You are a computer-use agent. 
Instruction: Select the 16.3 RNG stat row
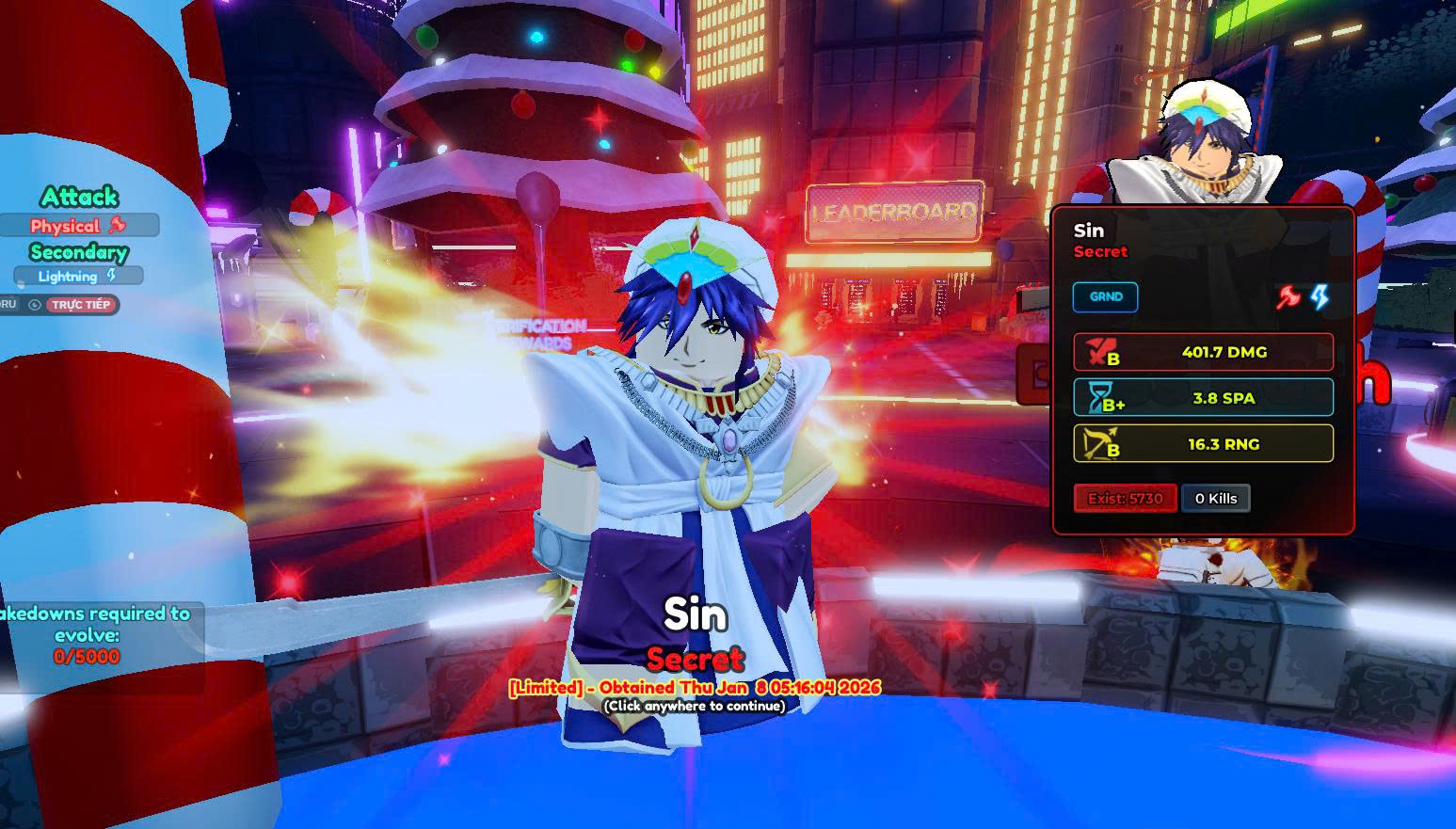1203,444
